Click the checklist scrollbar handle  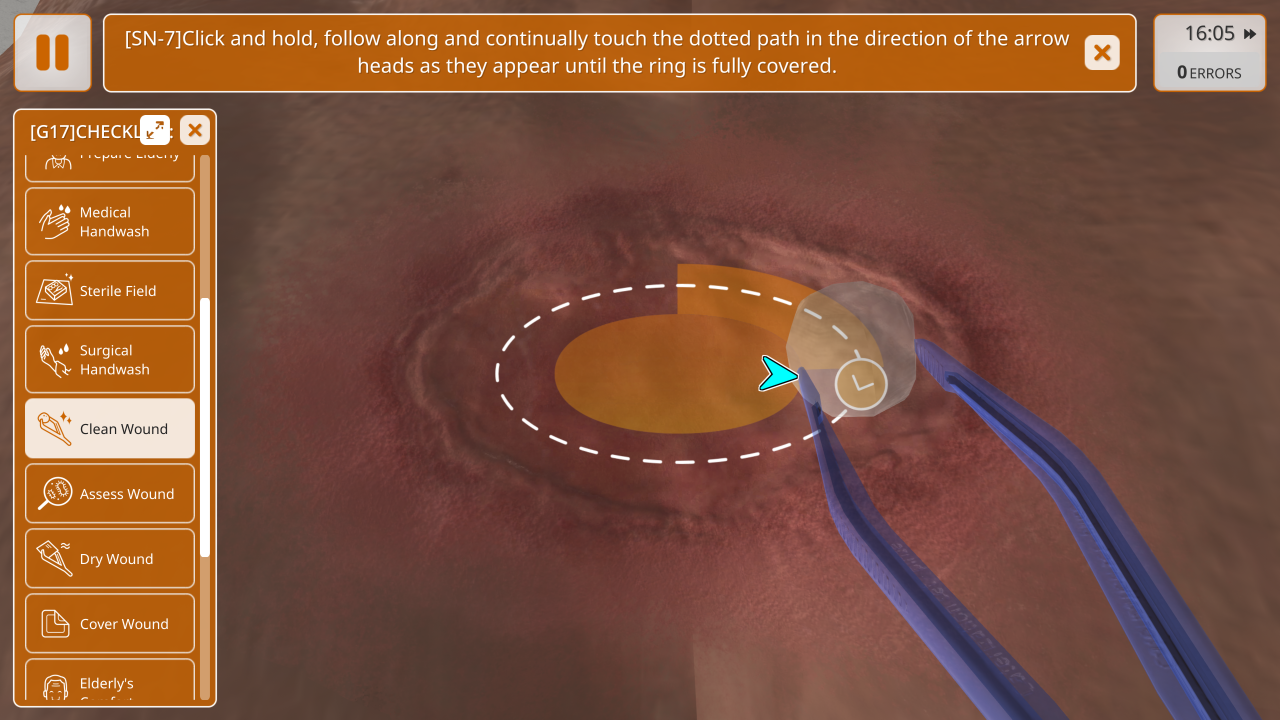pyautogui.click(x=205, y=427)
